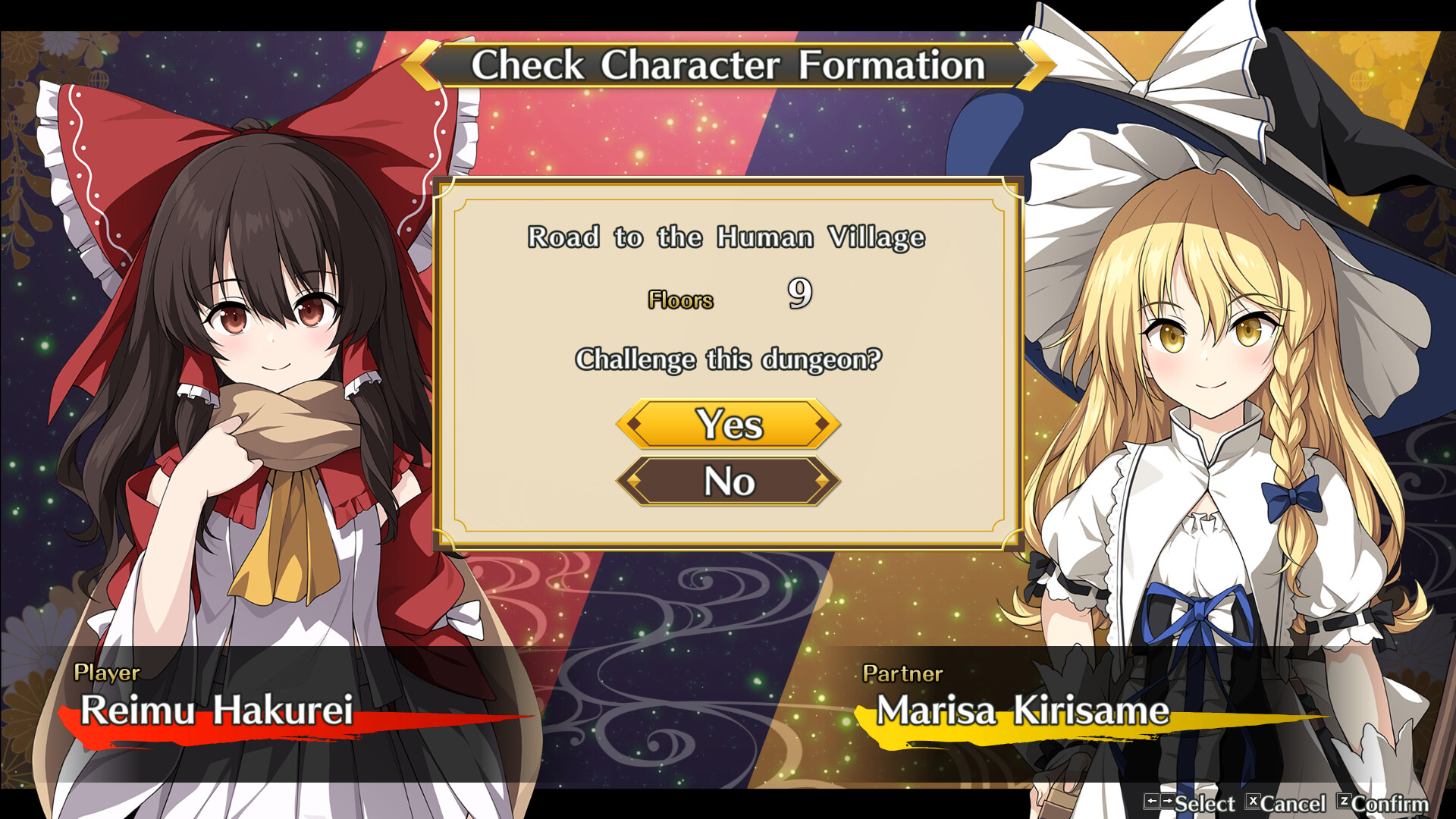
Task: Click the Challenge this dungeon prompt text
Action: click(728, 359)
